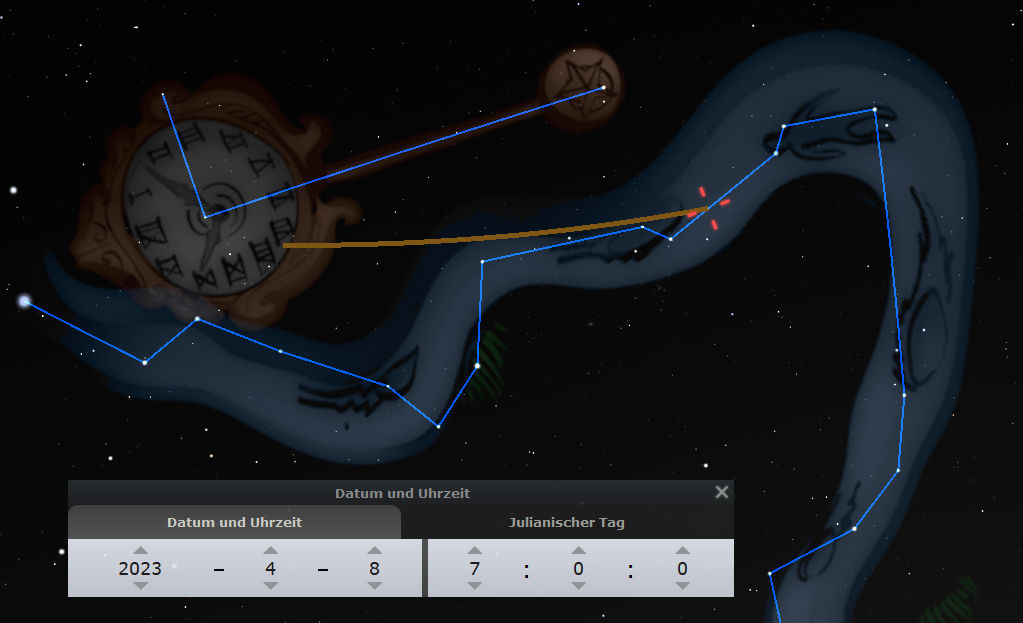Select the Datum und Uhrzeit tab

click(x=234, y=522)
